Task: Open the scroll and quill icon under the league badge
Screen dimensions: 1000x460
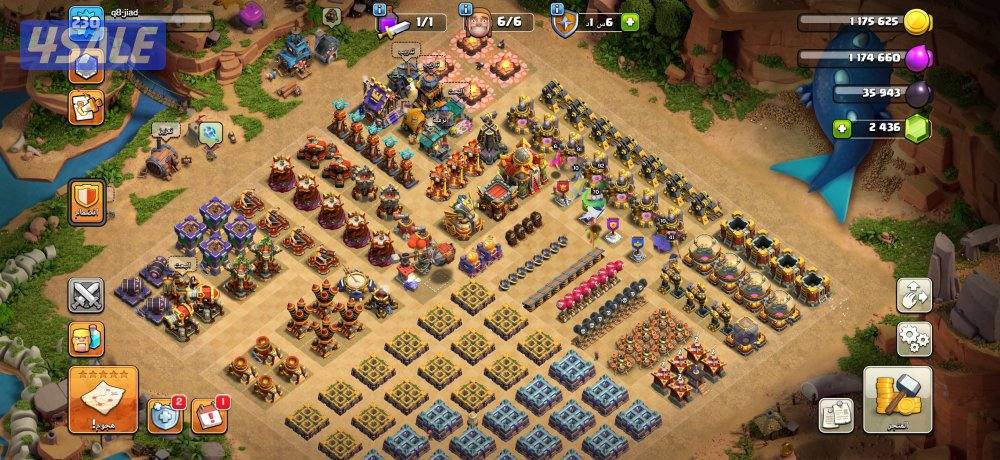Action: click(x=86, y=106)
